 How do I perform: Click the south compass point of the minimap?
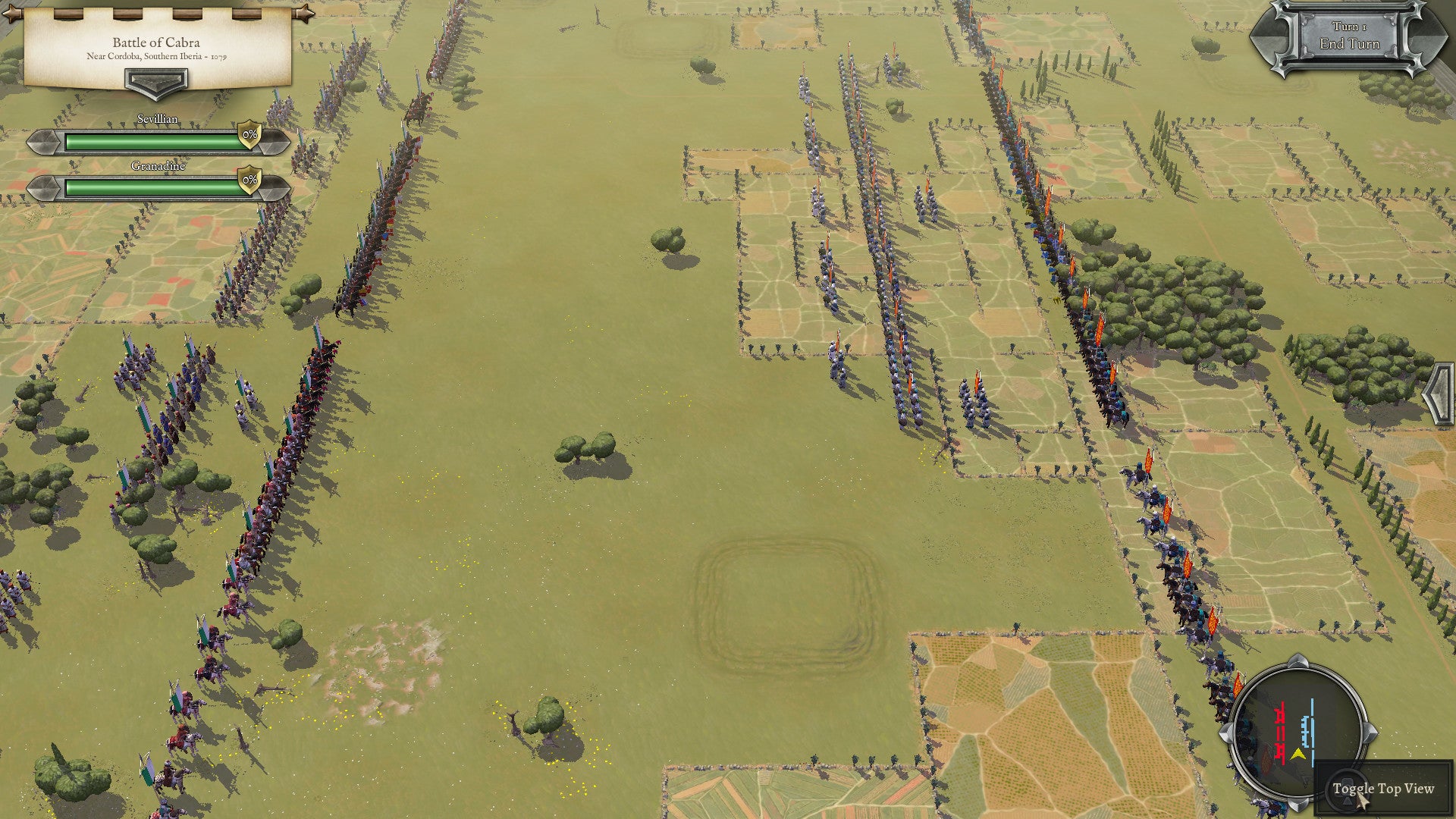click(x=1299, y=805)
